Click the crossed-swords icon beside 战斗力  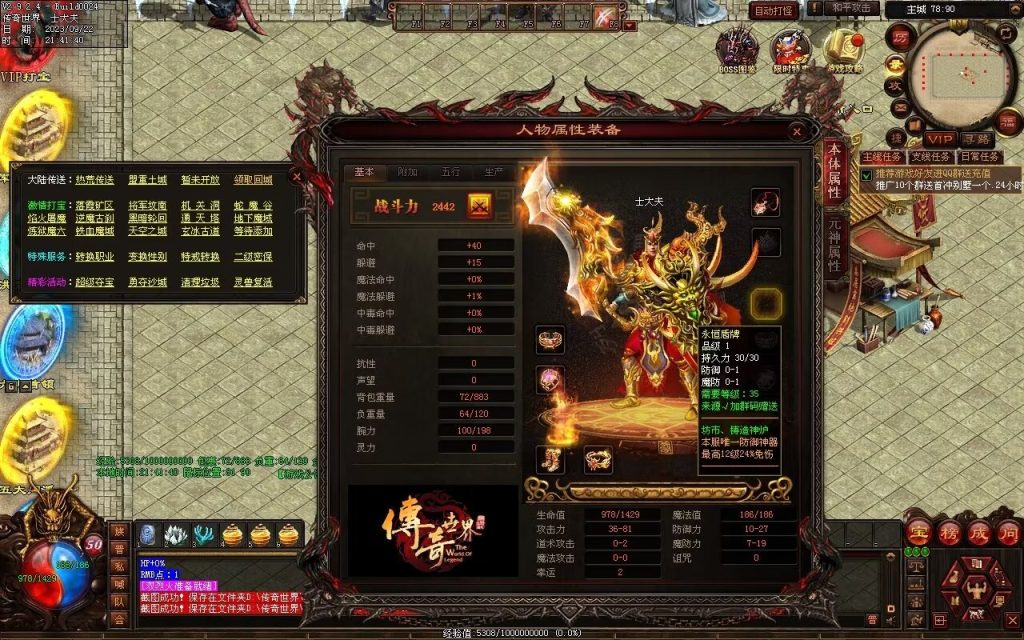[479, 205]
